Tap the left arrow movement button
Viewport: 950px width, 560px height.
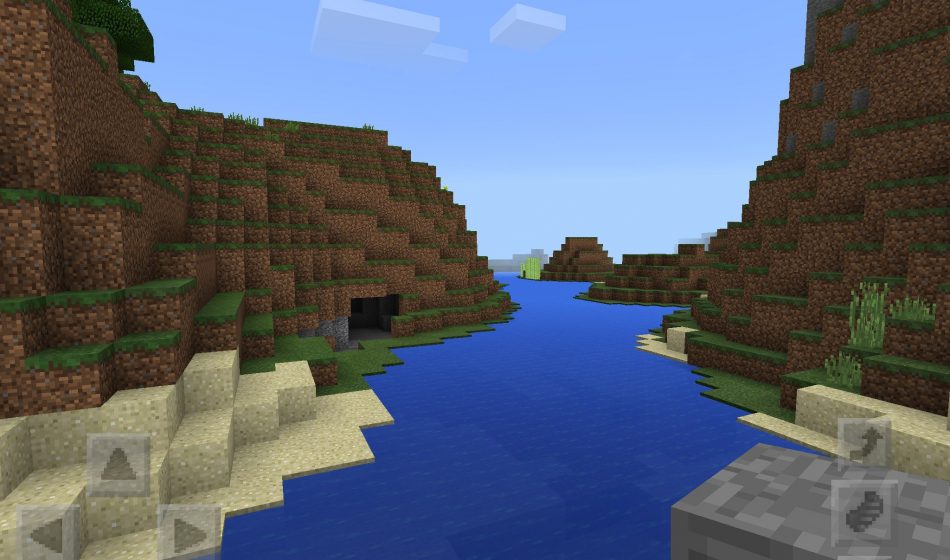48,533
